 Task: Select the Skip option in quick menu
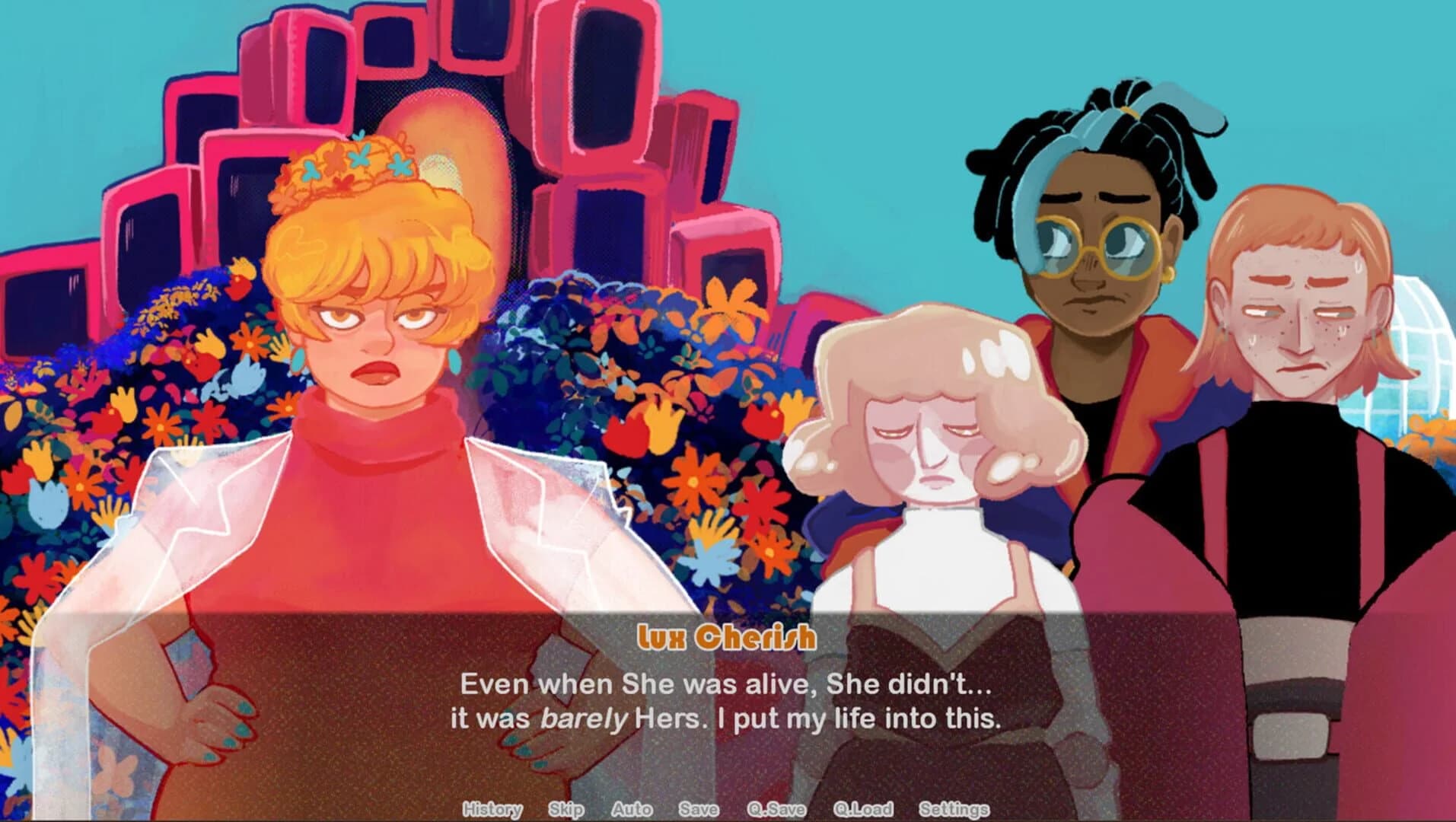tap(565, 810)
